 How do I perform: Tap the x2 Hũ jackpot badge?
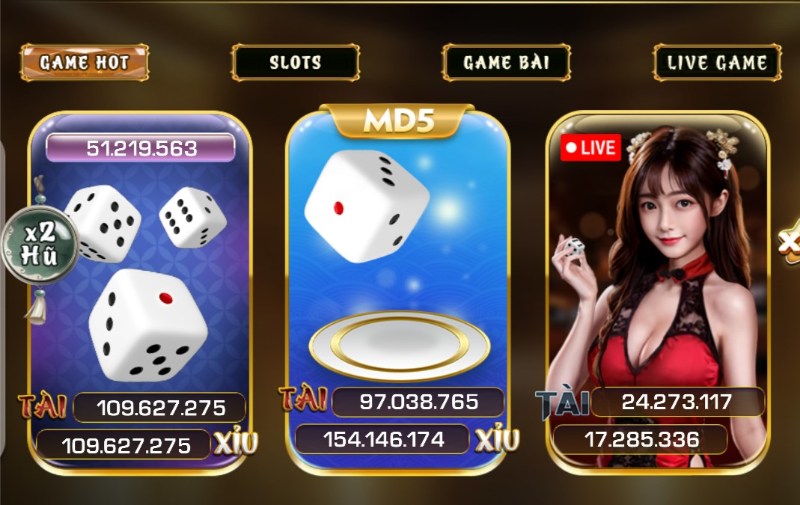tap(41, 244)
